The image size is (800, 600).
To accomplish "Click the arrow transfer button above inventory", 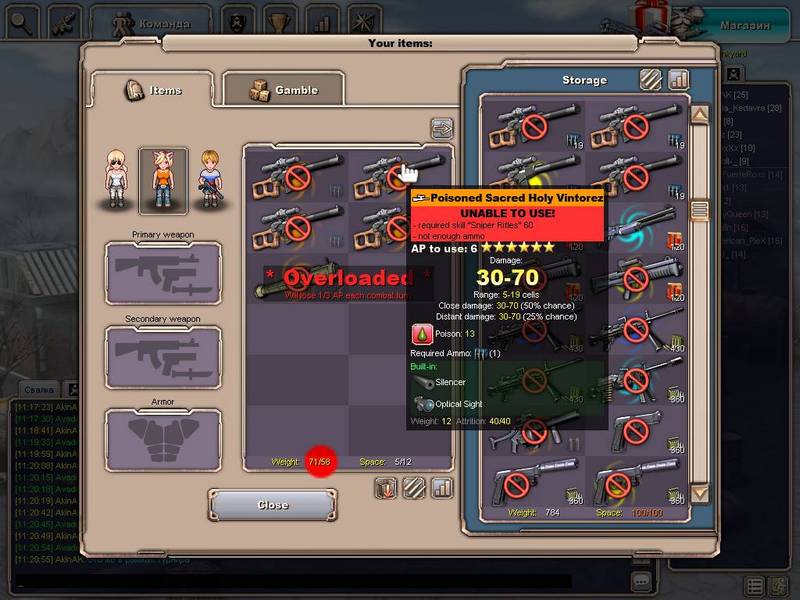I will tap(441, 128).
